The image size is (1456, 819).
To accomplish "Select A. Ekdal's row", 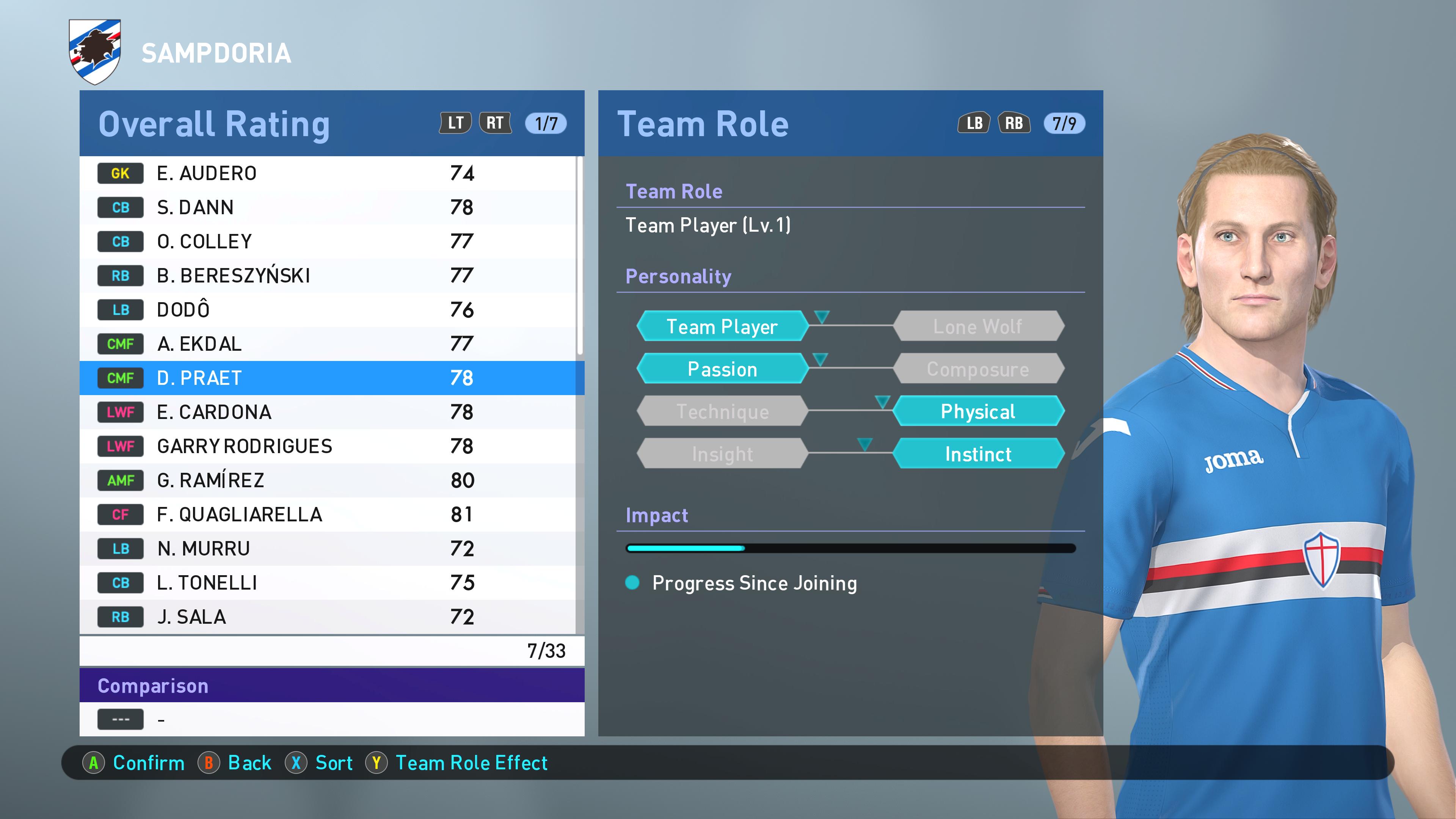I will click(328, 344).
